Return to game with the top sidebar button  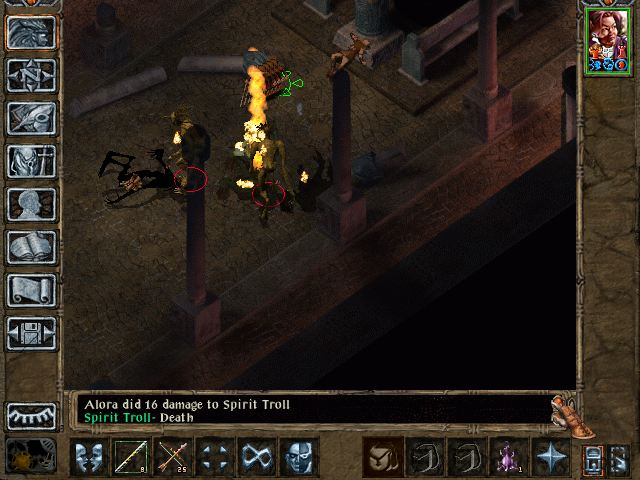31,33
